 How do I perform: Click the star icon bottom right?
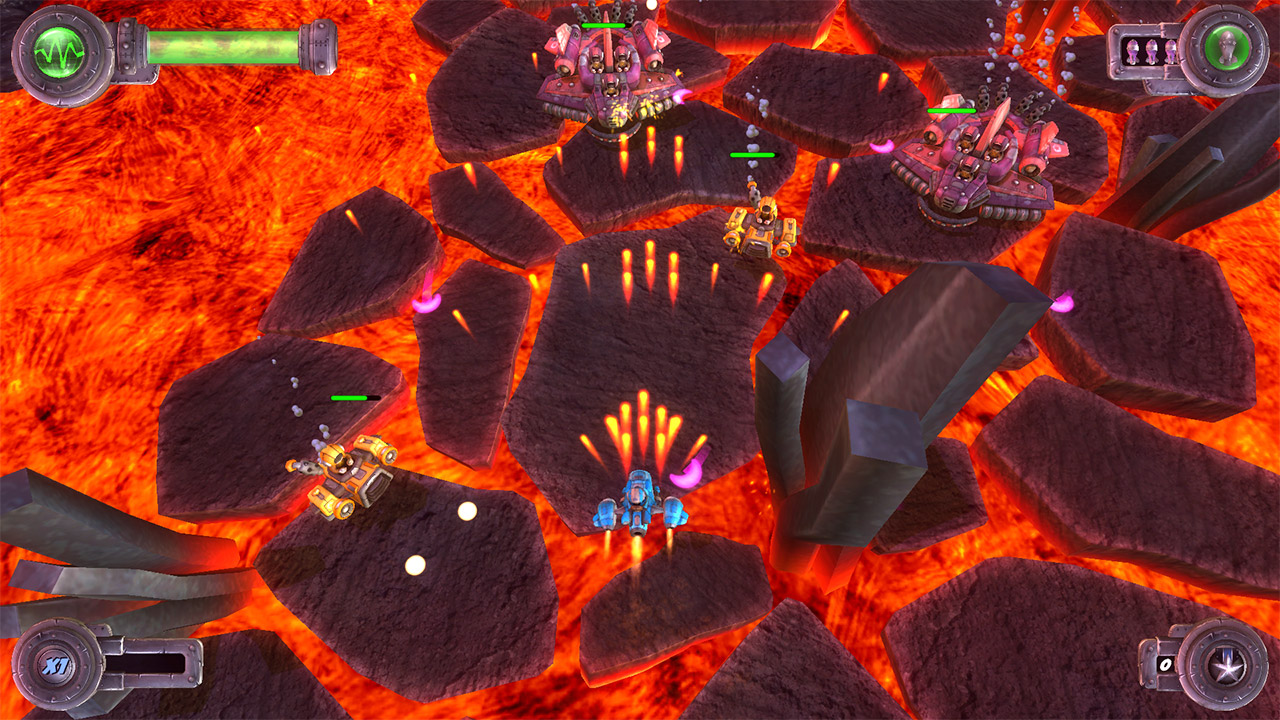[1227, 667]
